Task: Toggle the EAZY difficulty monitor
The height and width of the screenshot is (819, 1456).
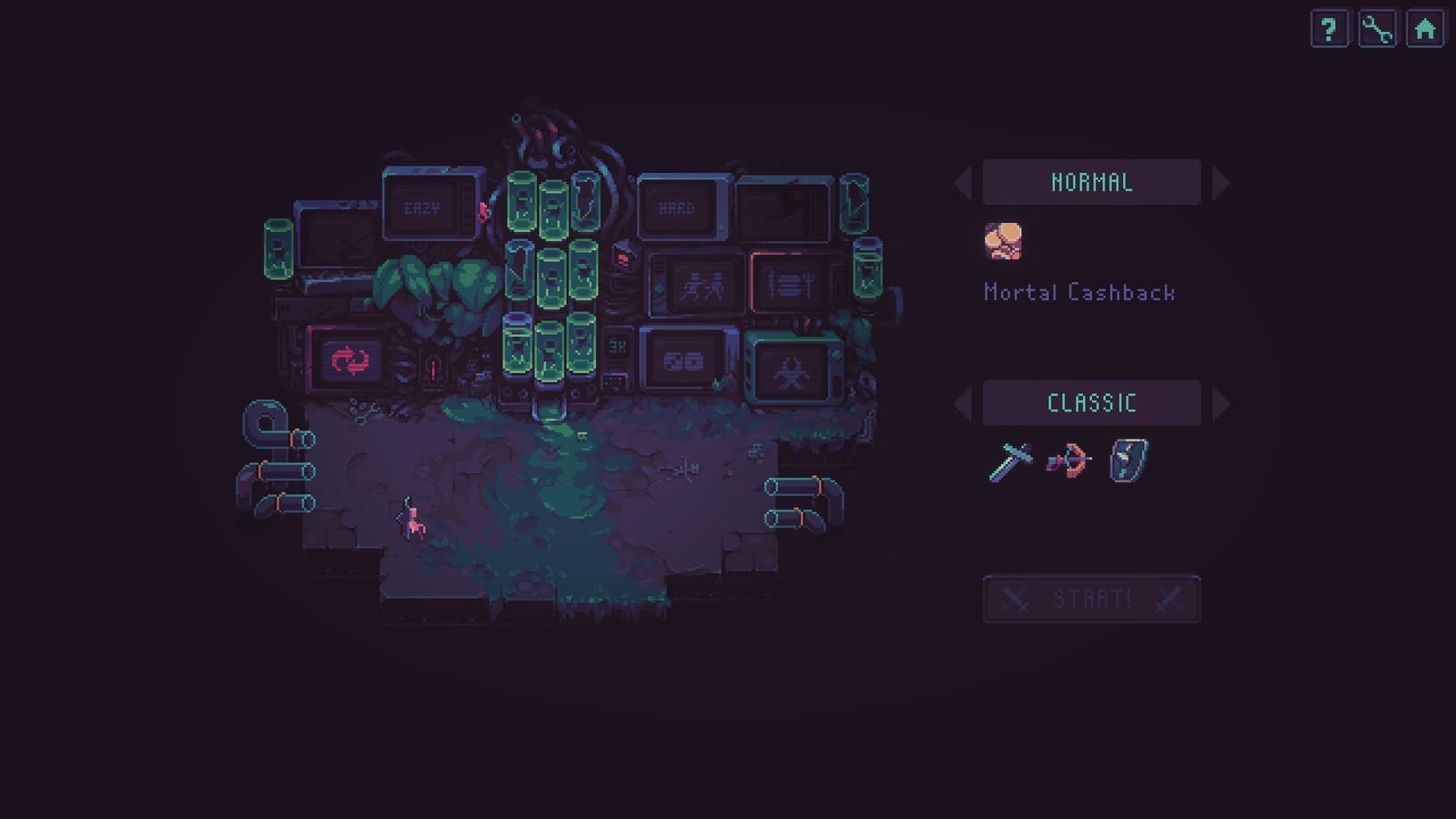Action: (x=425, y=207)
